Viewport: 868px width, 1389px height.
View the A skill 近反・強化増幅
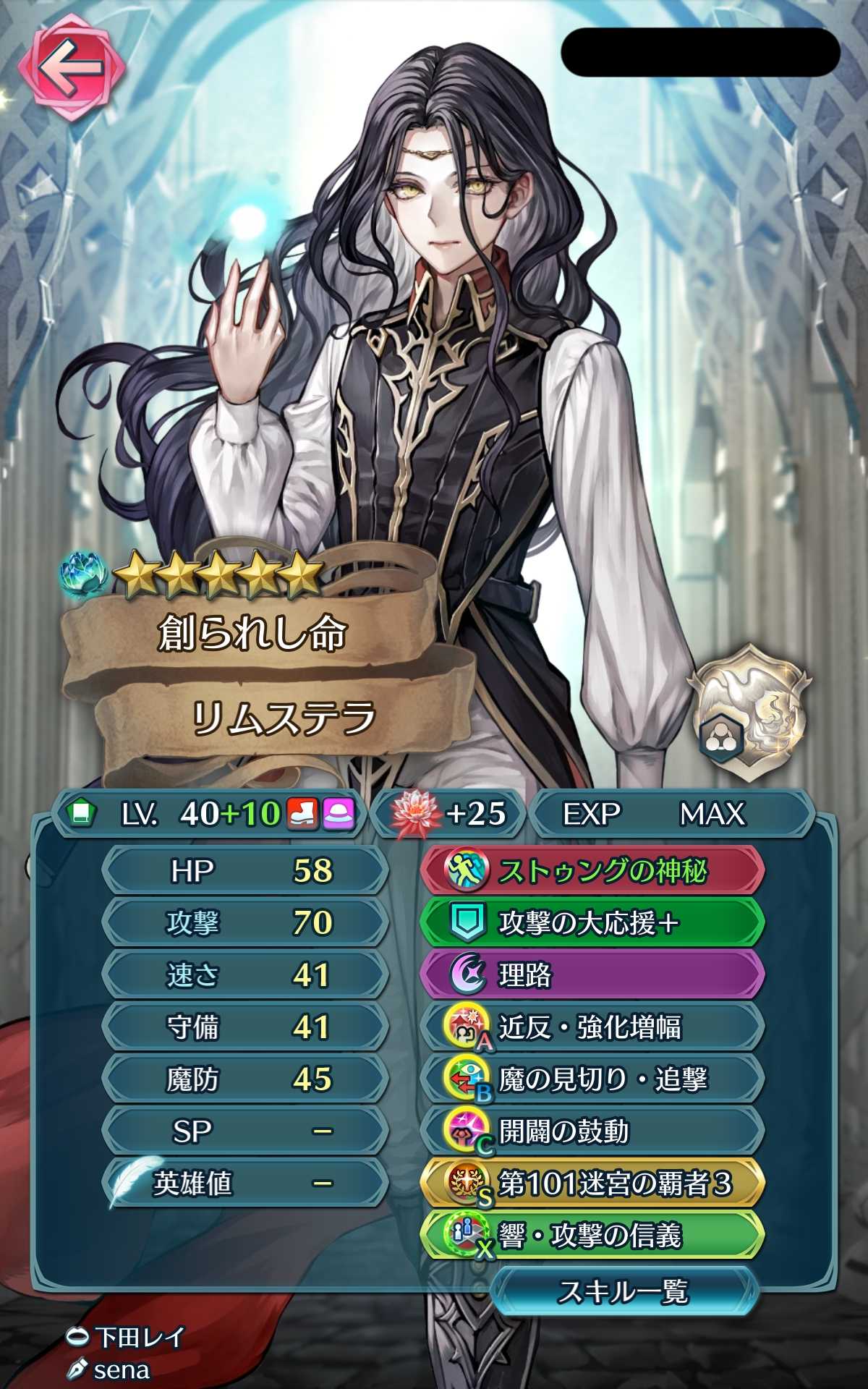pyautogui.click(x=592, y=1027)
